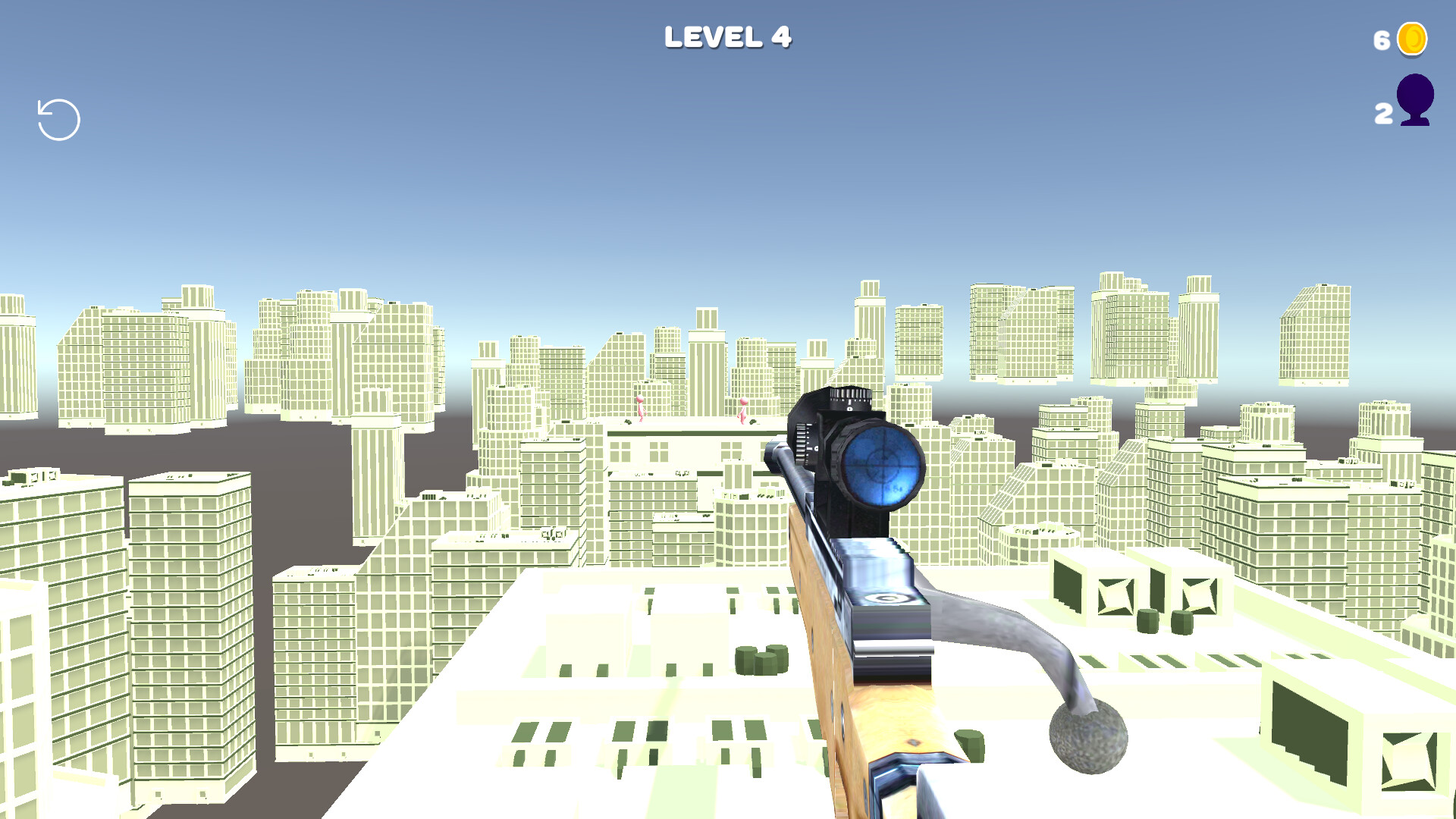Target the right pink enemy on the rooftop

(743, 409)
